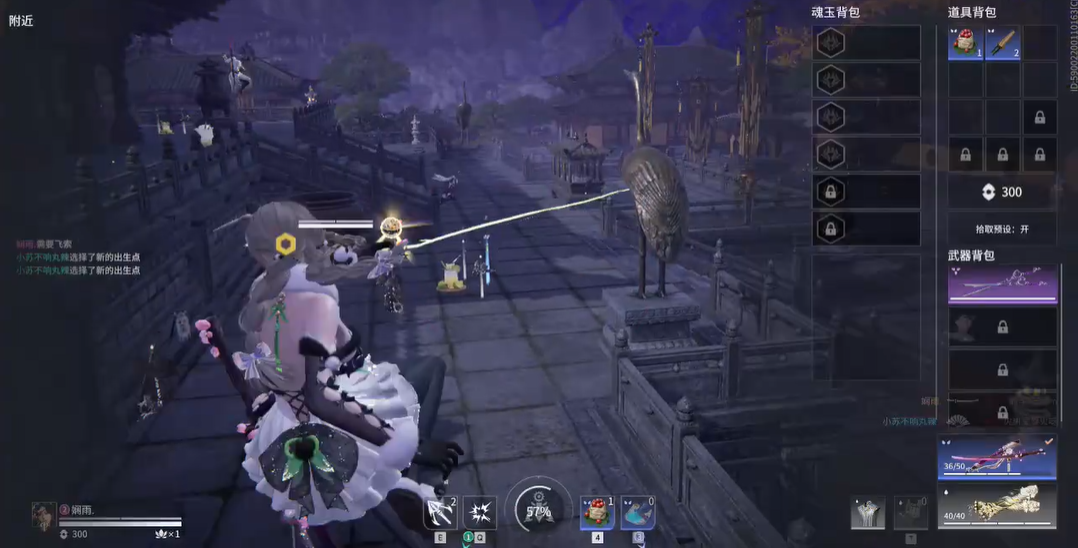The image size is (1078, 548).
Task: Click the grey armor icon beside weapons
Action: click(x=867, y=512)
